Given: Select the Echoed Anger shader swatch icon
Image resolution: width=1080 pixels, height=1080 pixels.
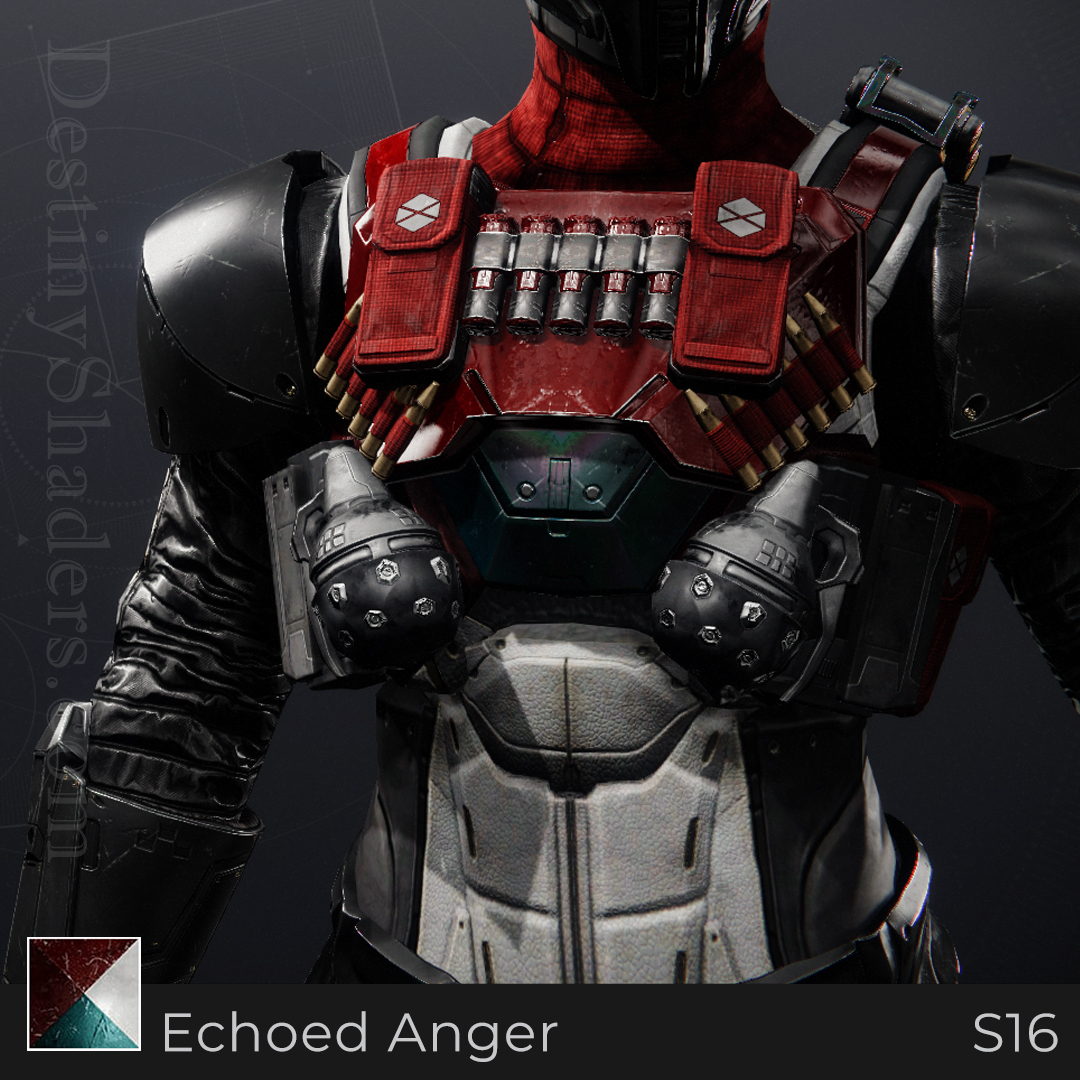Looking at the screenshot, I should click(84, 993).
